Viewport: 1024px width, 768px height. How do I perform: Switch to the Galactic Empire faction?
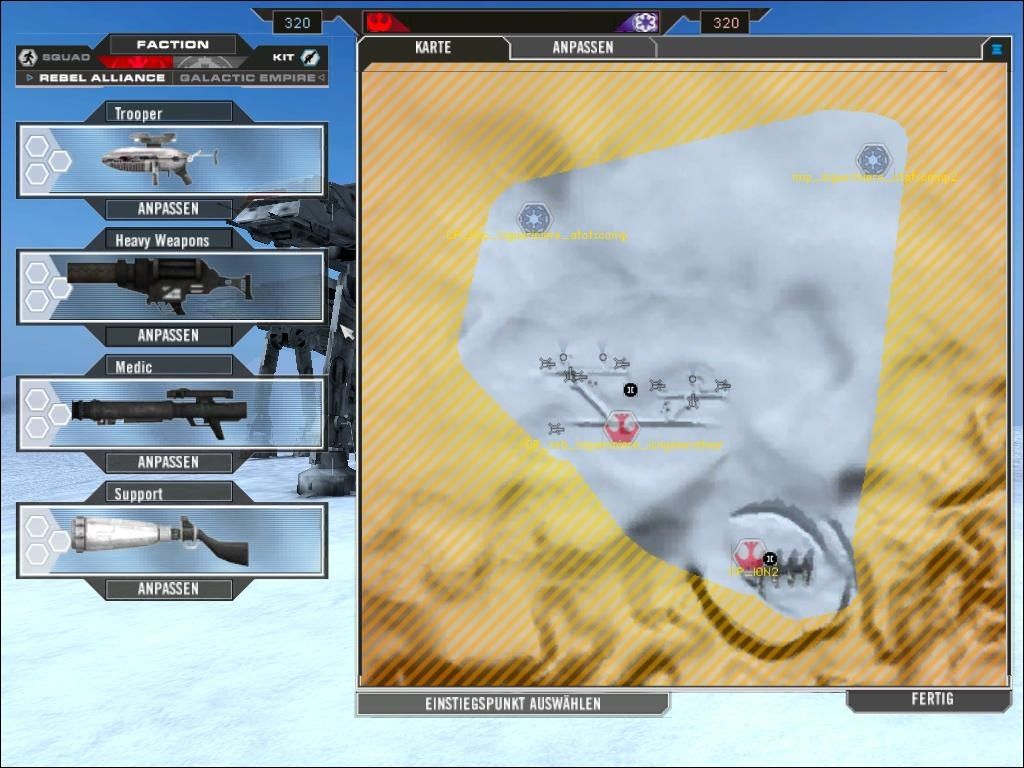(248, 78)
